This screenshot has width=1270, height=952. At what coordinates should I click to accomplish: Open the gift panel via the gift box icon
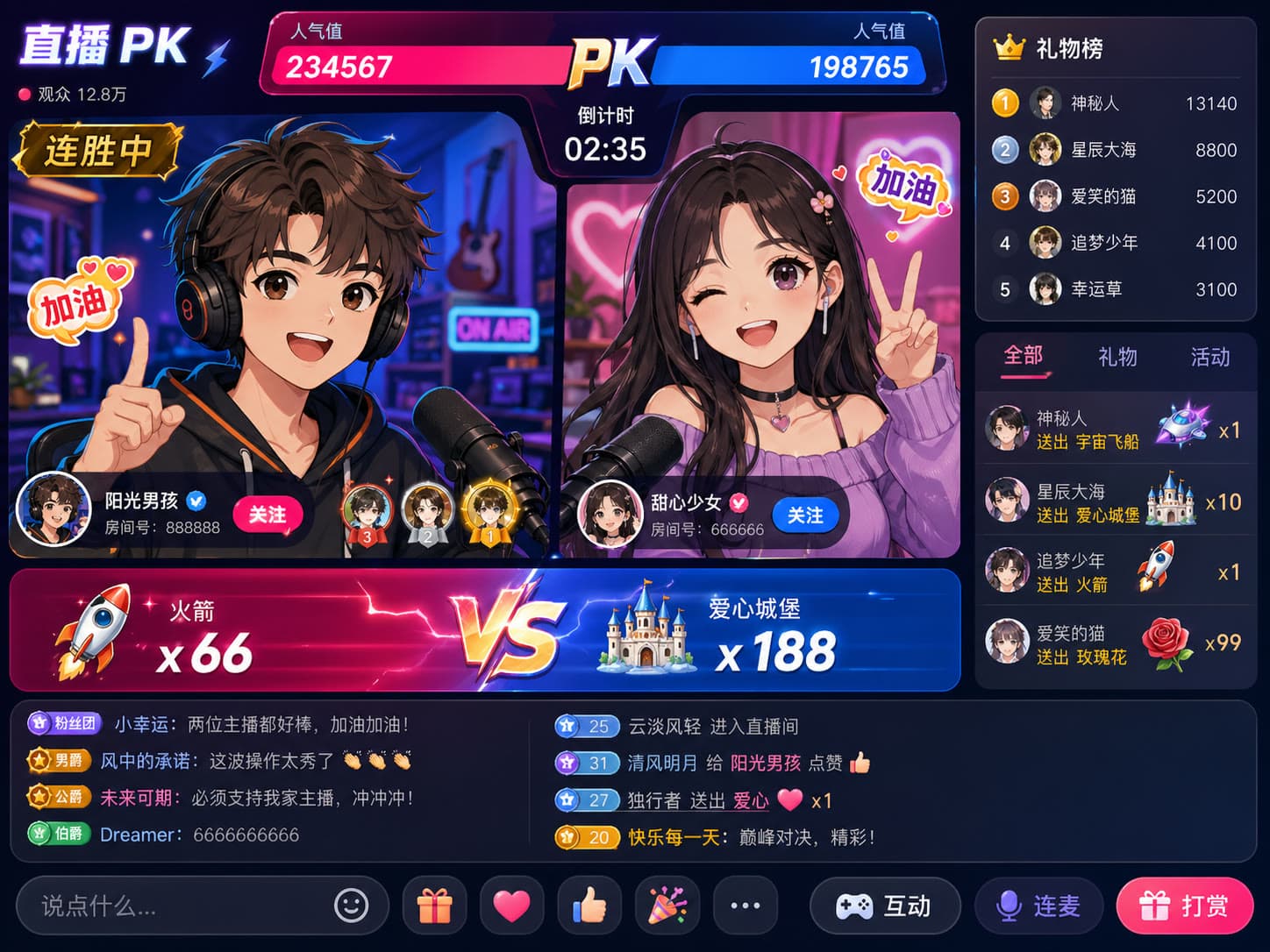[433, 906]
